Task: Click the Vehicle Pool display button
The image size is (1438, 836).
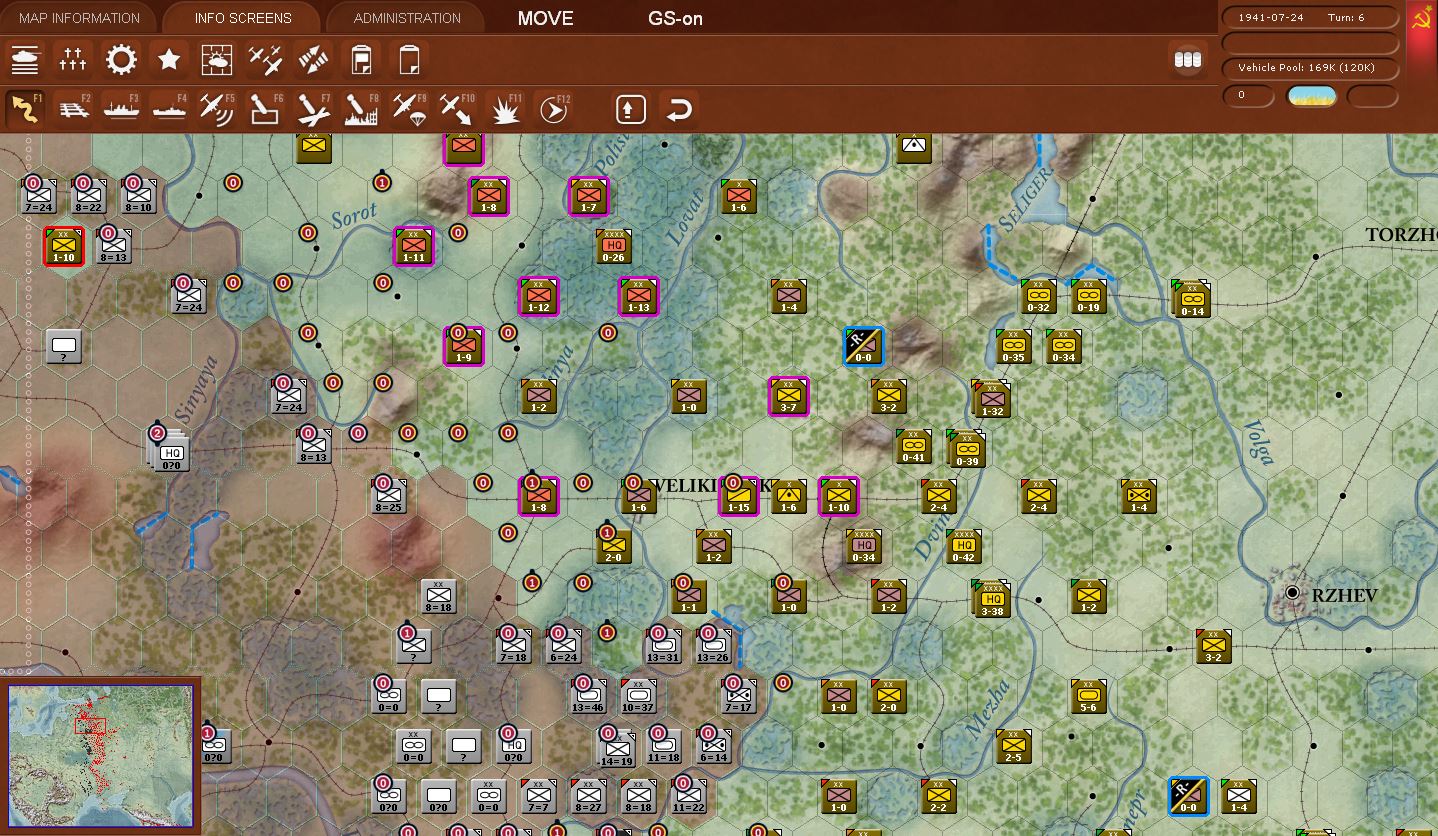Action: point(1308,68)
